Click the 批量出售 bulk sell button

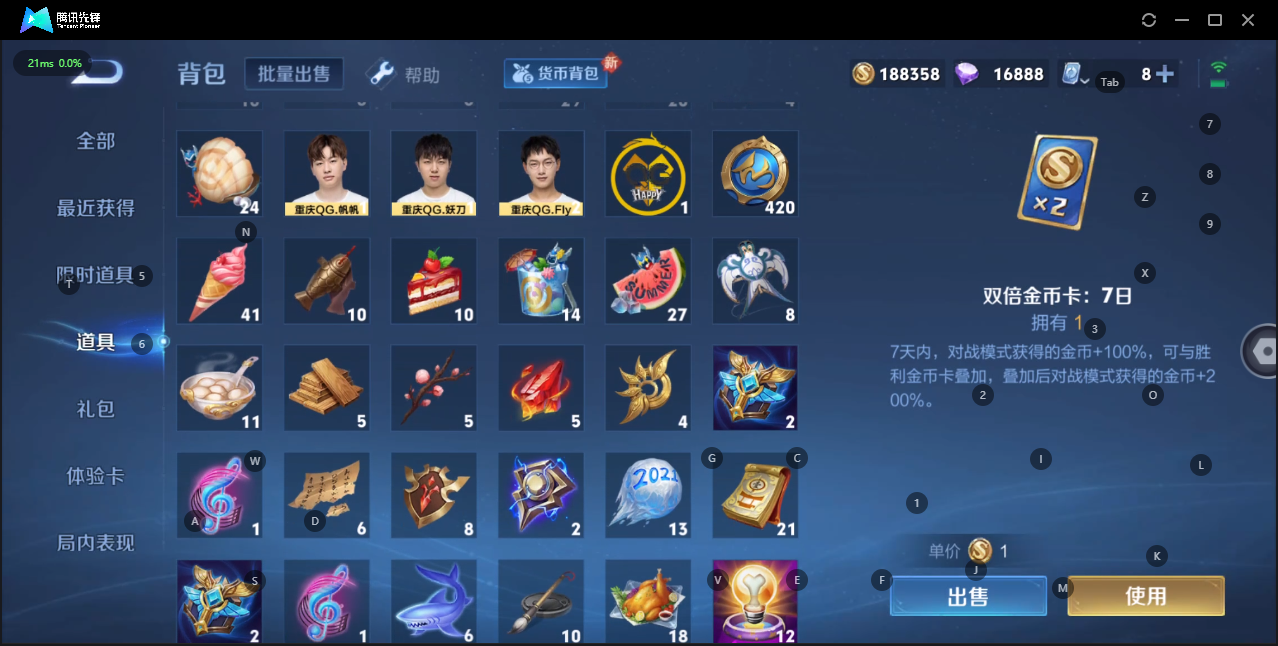point(293,74)
